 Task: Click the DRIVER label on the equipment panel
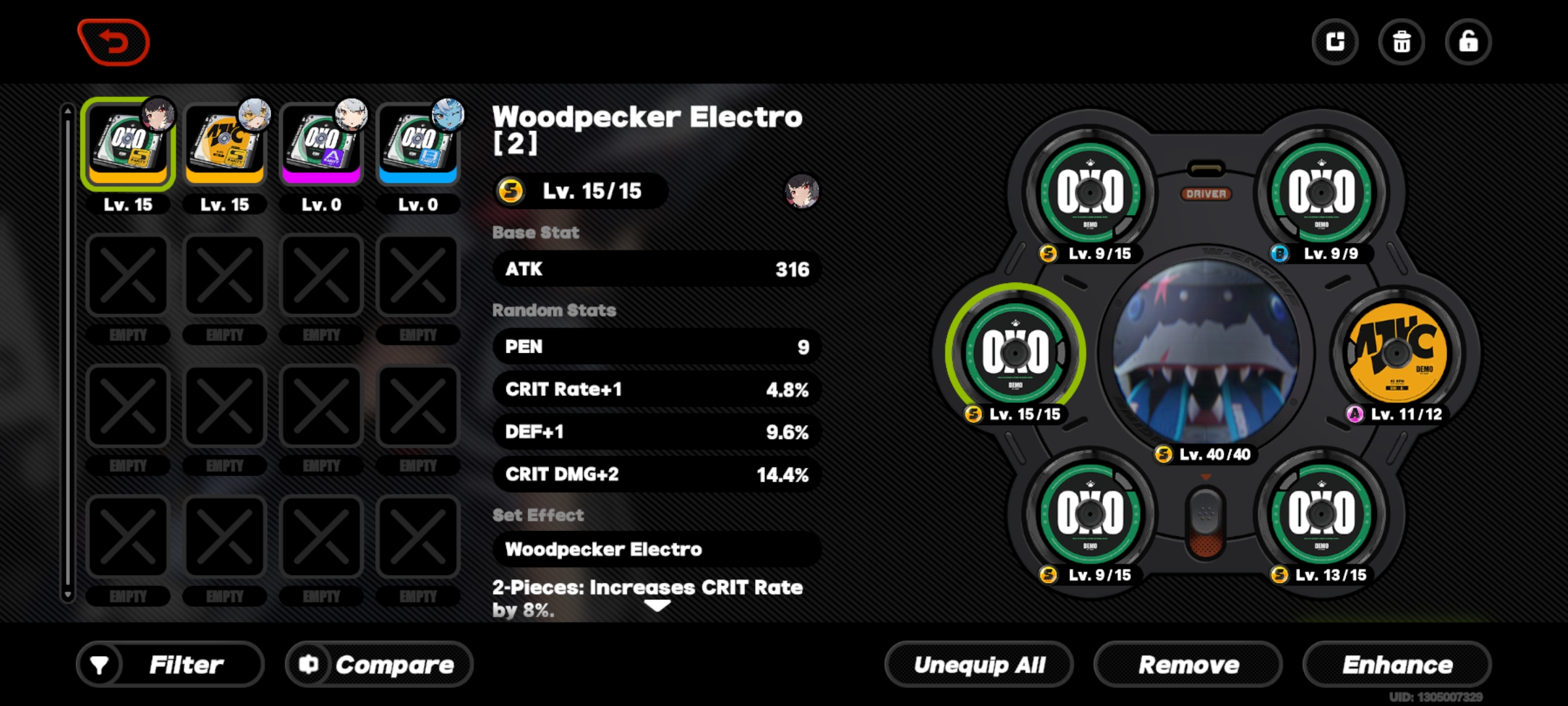(x=1205, y=193)
